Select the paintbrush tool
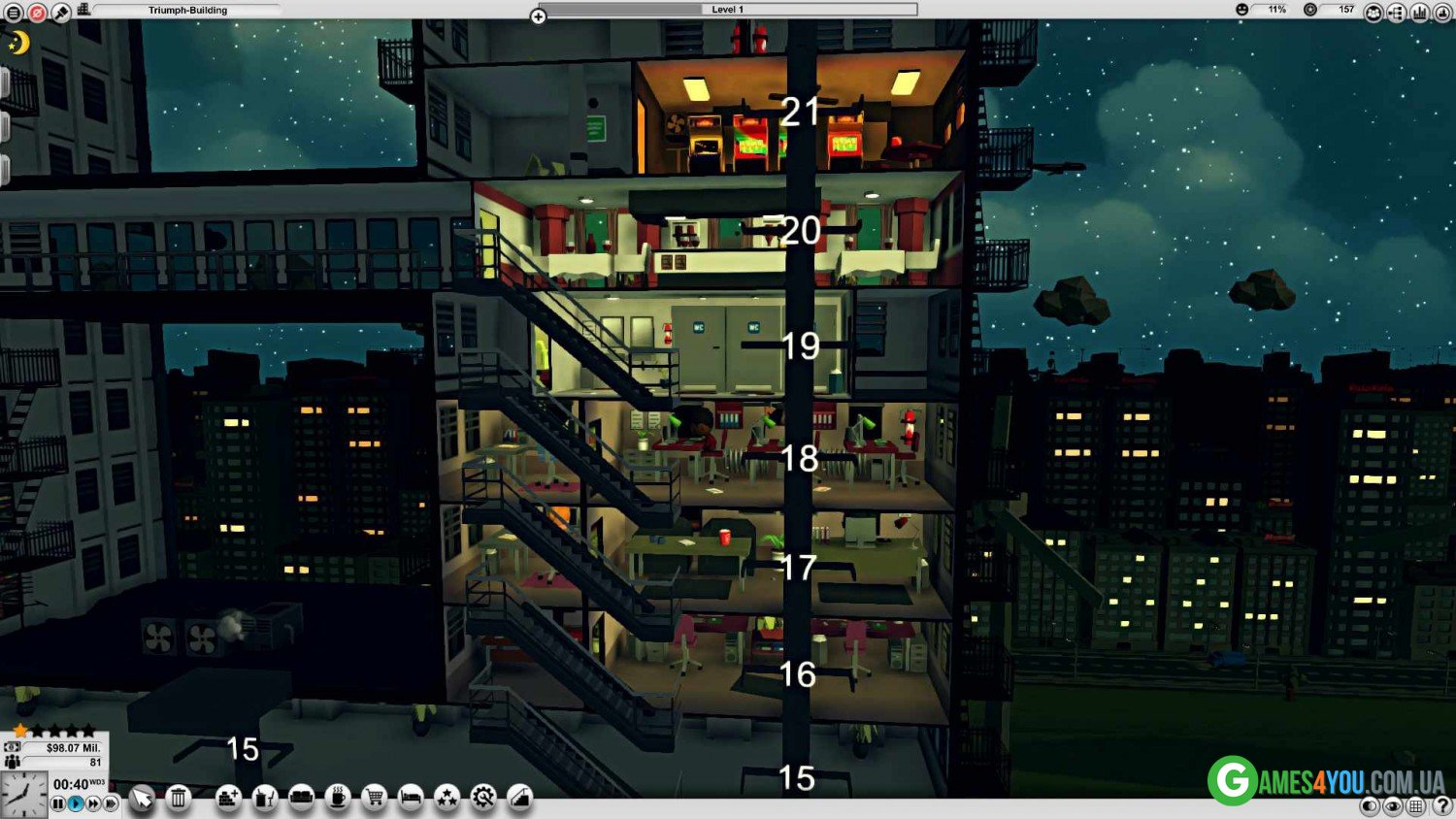The height and width of the screenshot is (819, 1456). 61,13
